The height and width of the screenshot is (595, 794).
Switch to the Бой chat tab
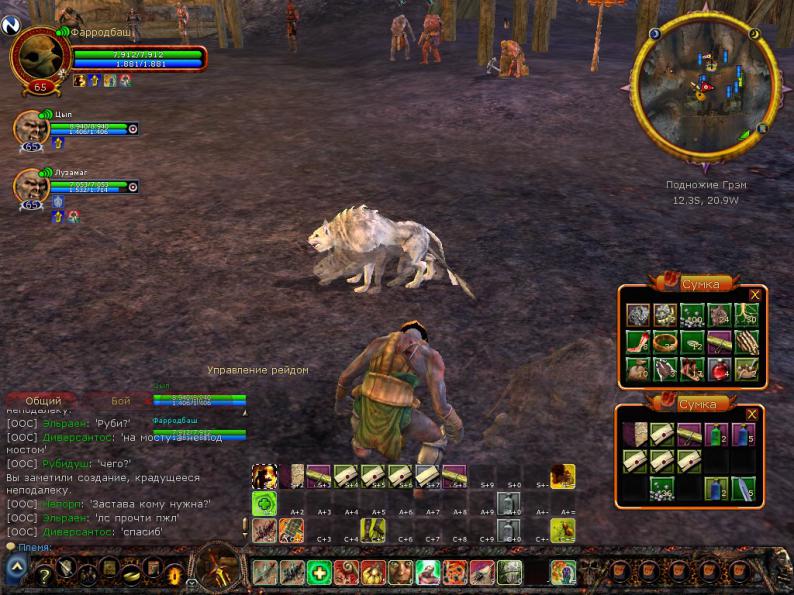coord(121,400)
